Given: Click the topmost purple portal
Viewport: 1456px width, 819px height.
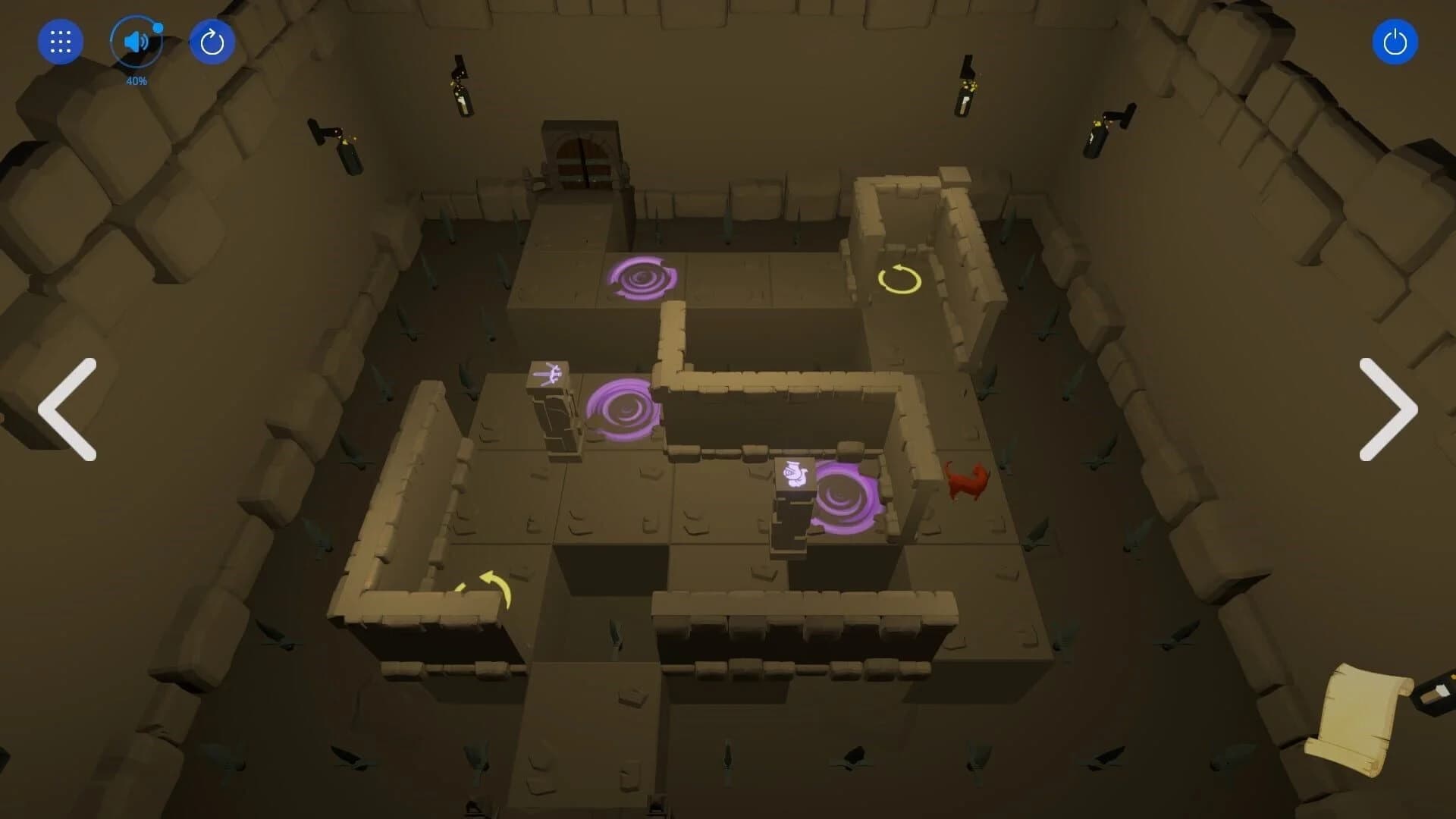Looking at the screenshot, I should 643,277.
